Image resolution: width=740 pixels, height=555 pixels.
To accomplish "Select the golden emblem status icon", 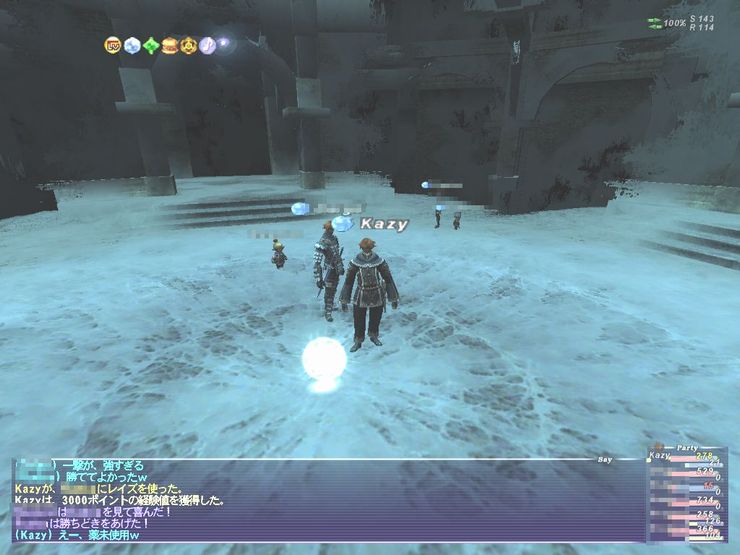I will click(x=189, y=45).
